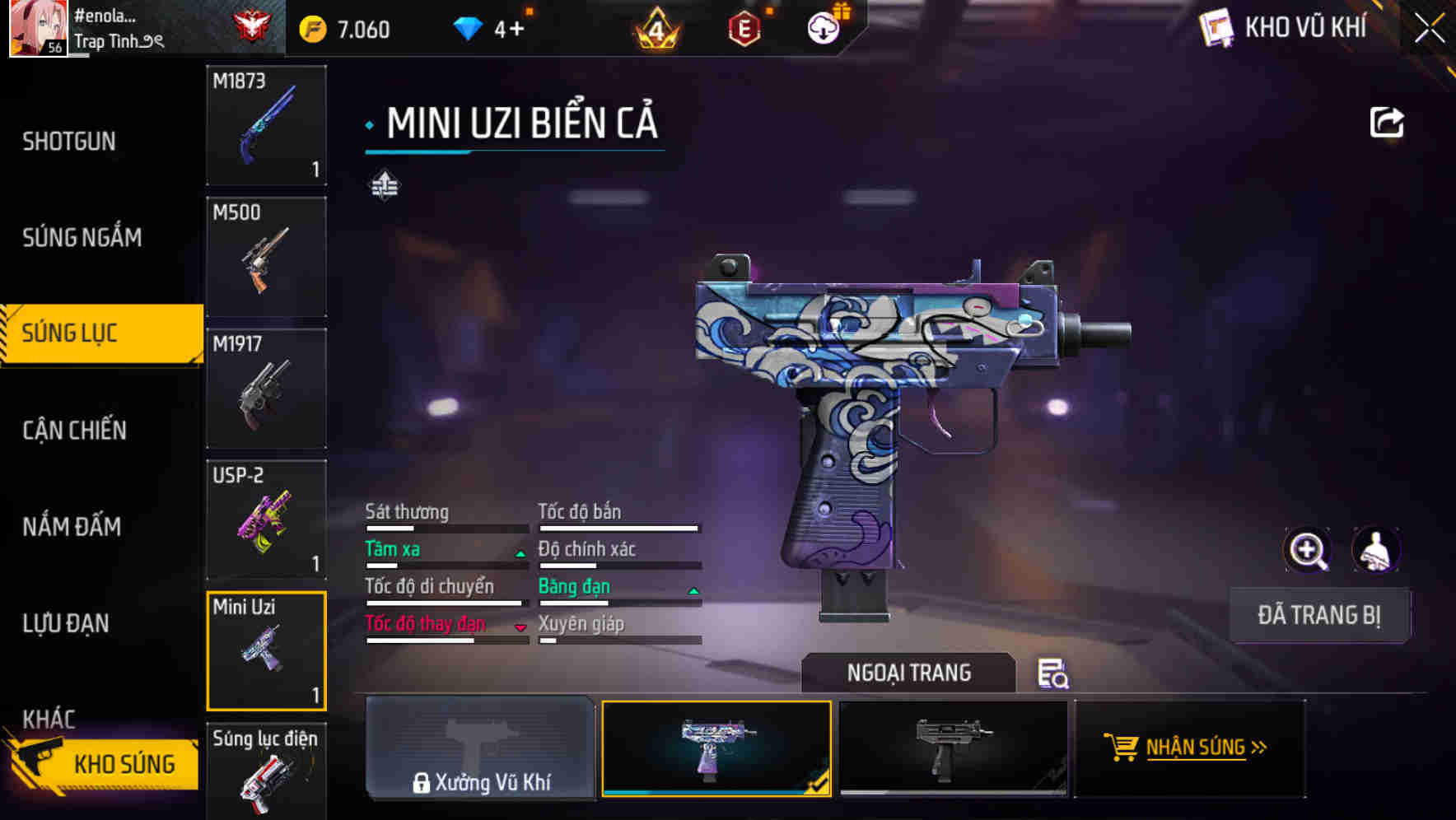
Task: Select the USP-2 pistol slot
Action: (x=266, y=520)
